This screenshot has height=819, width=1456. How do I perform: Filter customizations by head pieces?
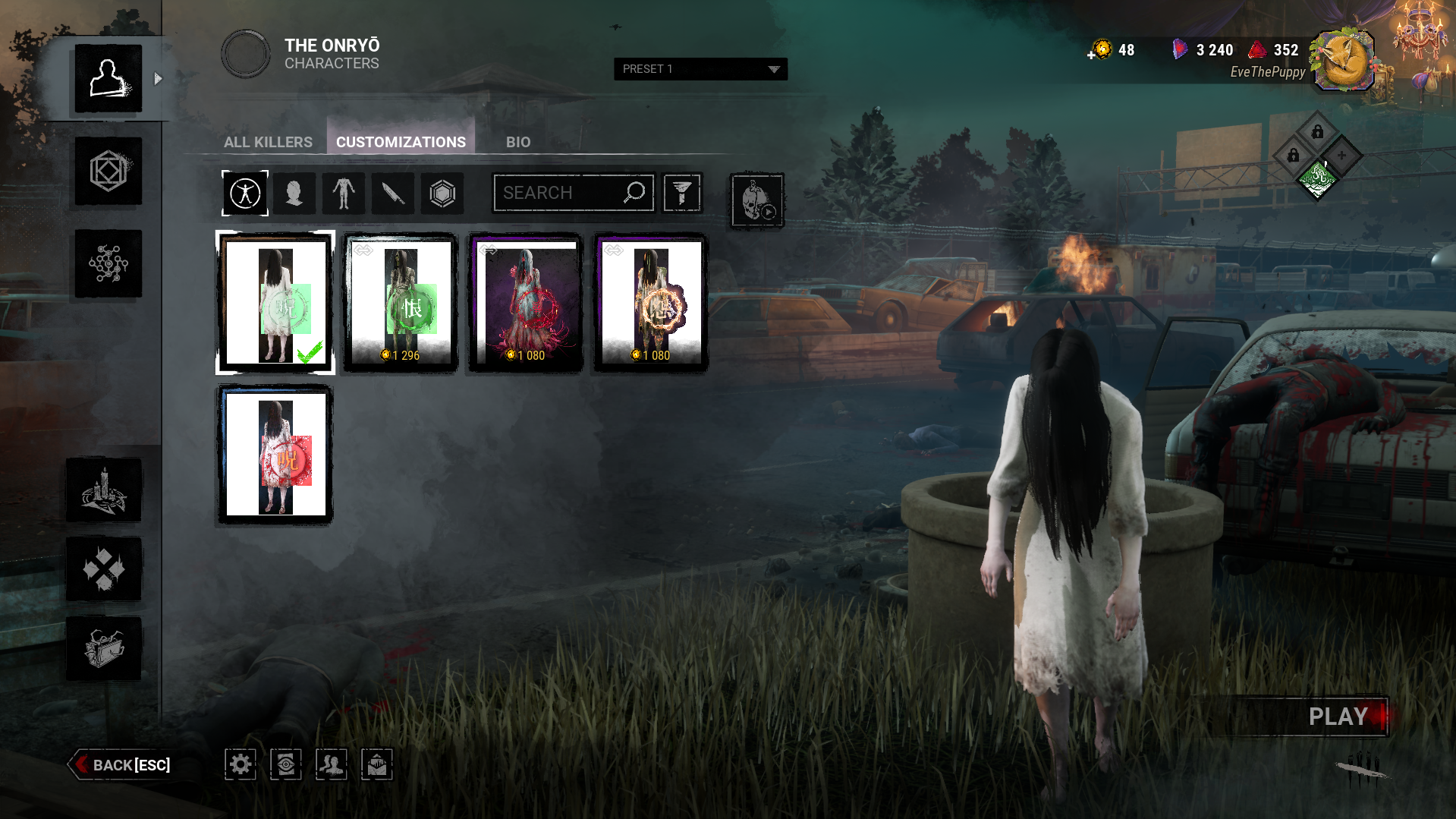click(x=294, y=194)
